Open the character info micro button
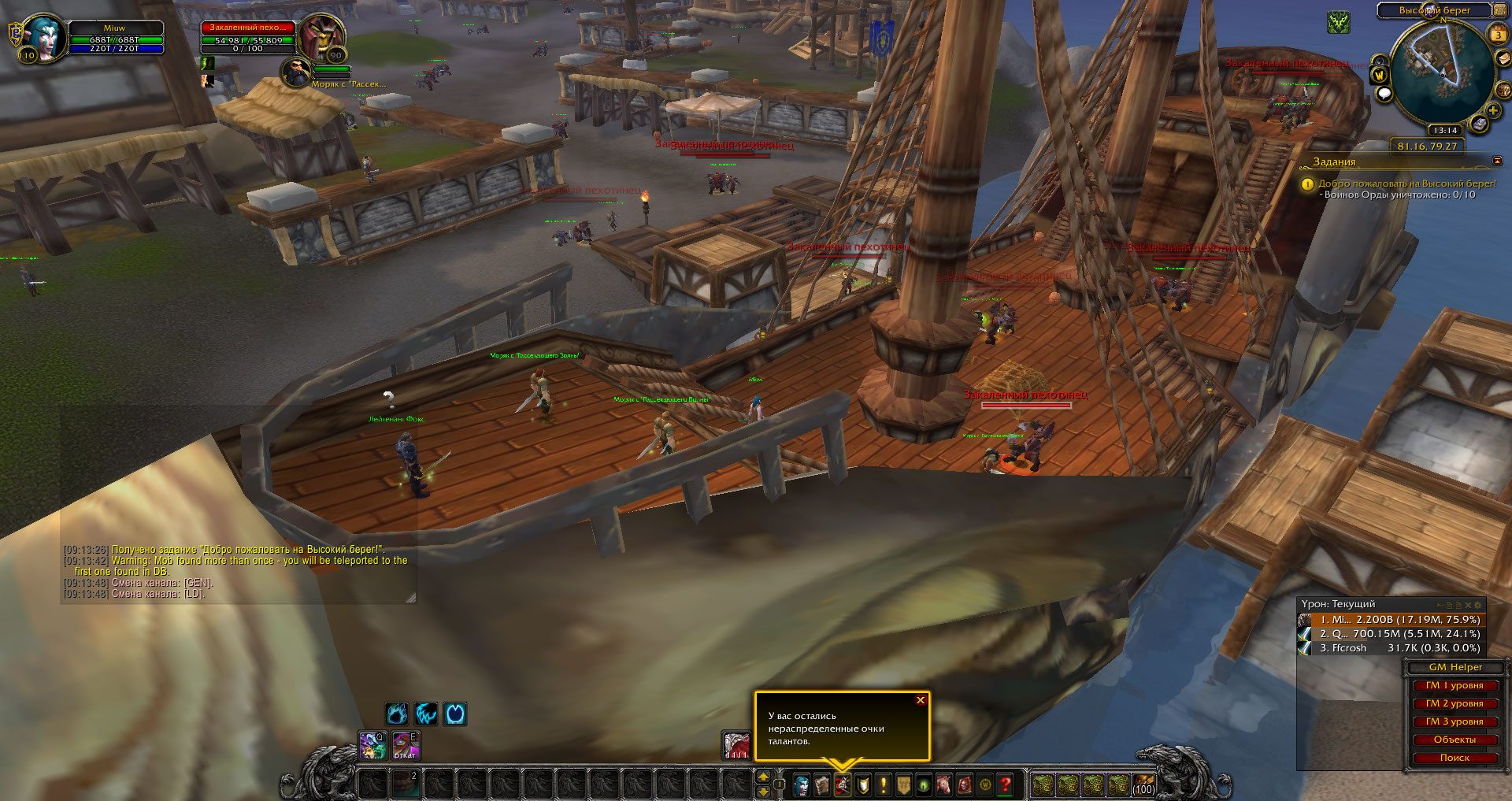The width and height of the screenshot is (1512, 801). pyautogui.click(x=802, y=784)
